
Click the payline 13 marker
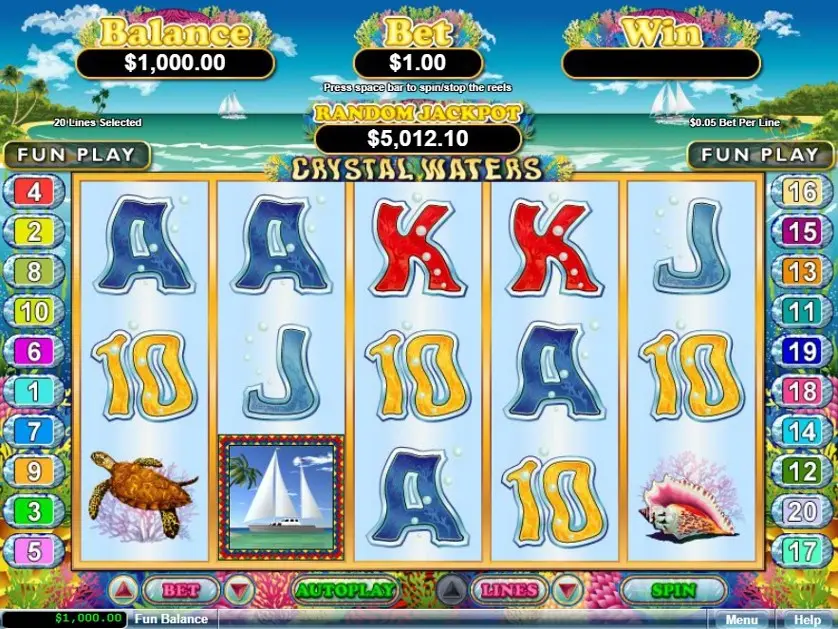[802, 271]
